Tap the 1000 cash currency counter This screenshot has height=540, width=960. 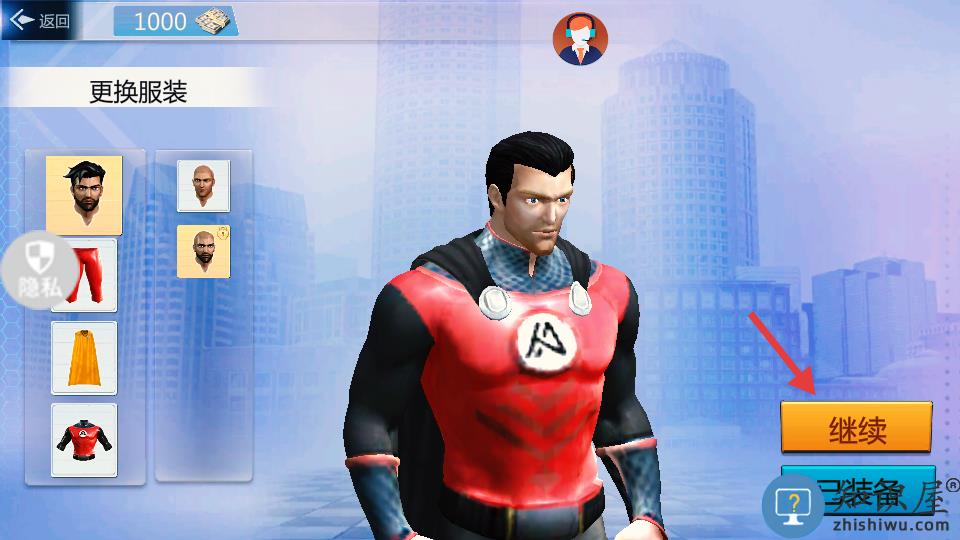pyautogui.click(x=176, y=21)
